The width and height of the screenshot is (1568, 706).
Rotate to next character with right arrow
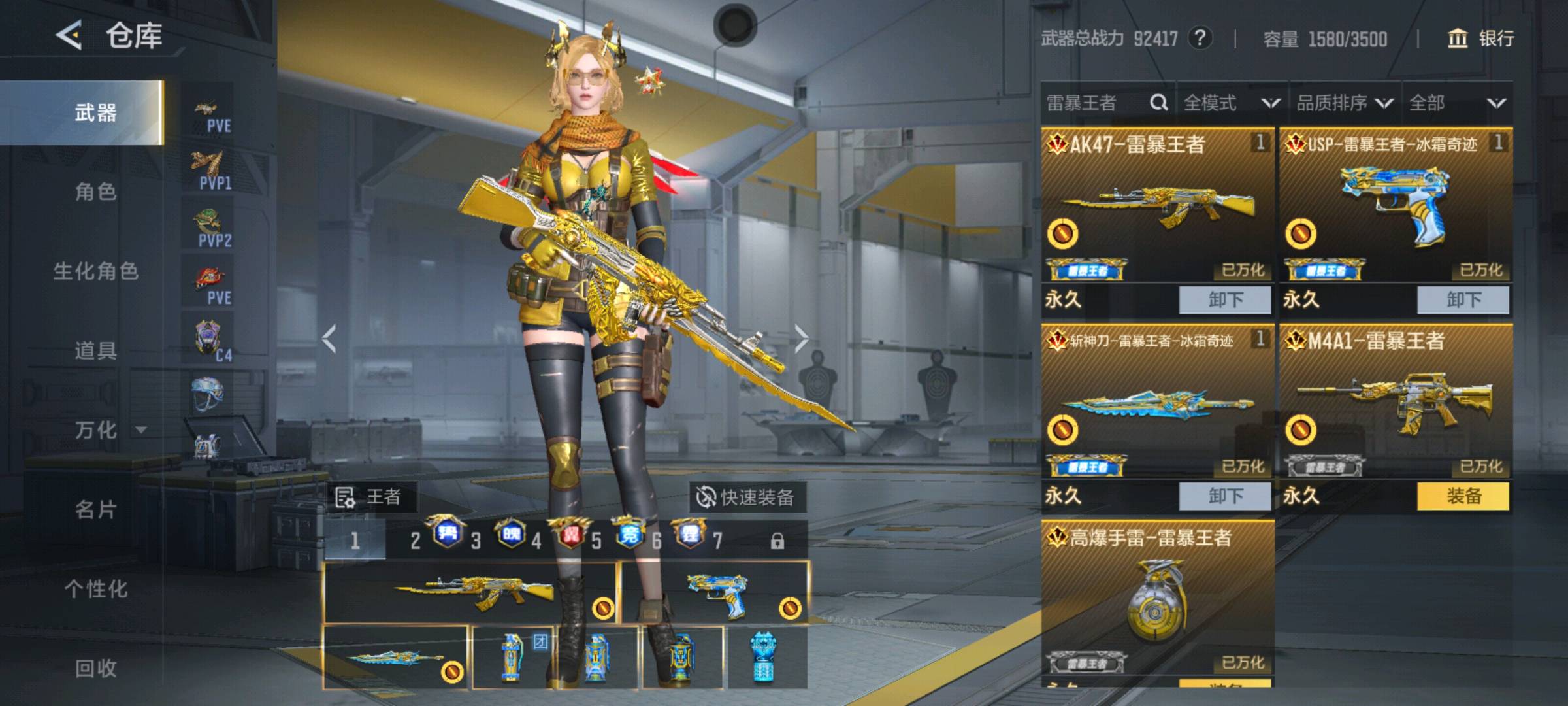pos(802,339)
